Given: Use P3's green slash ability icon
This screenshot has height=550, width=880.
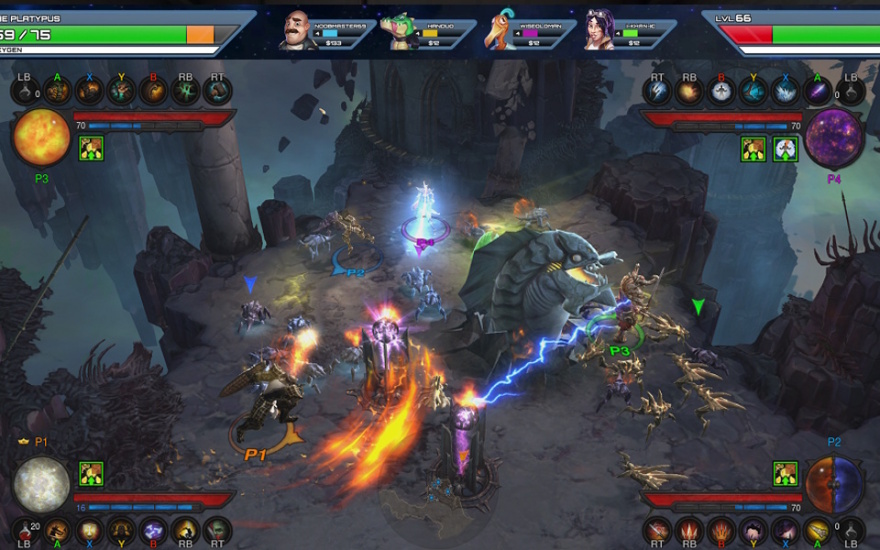Looking at the screenshot, I should coord(186,91).
